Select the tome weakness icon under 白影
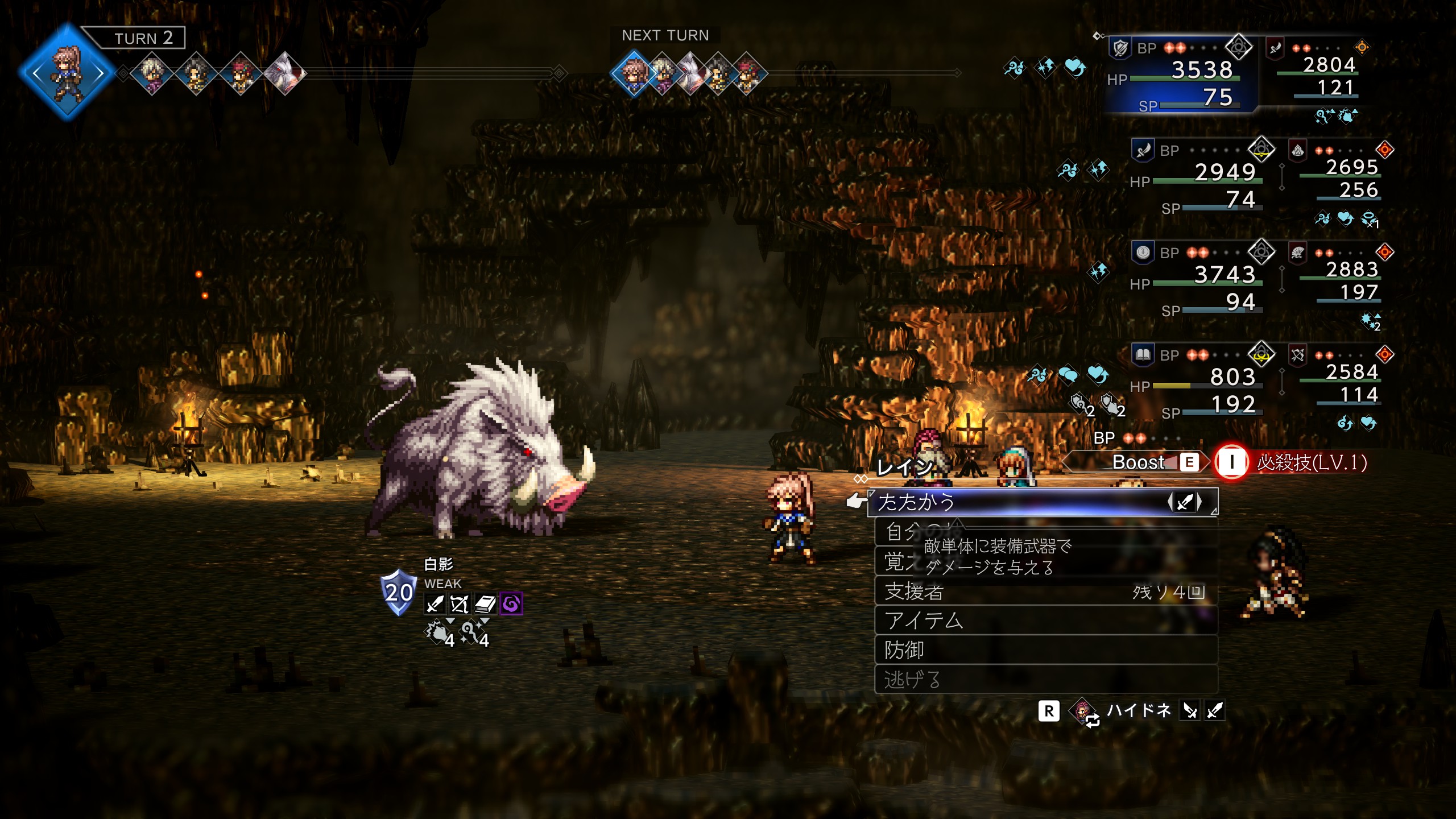1456x819 pixels. pos(485,604)
